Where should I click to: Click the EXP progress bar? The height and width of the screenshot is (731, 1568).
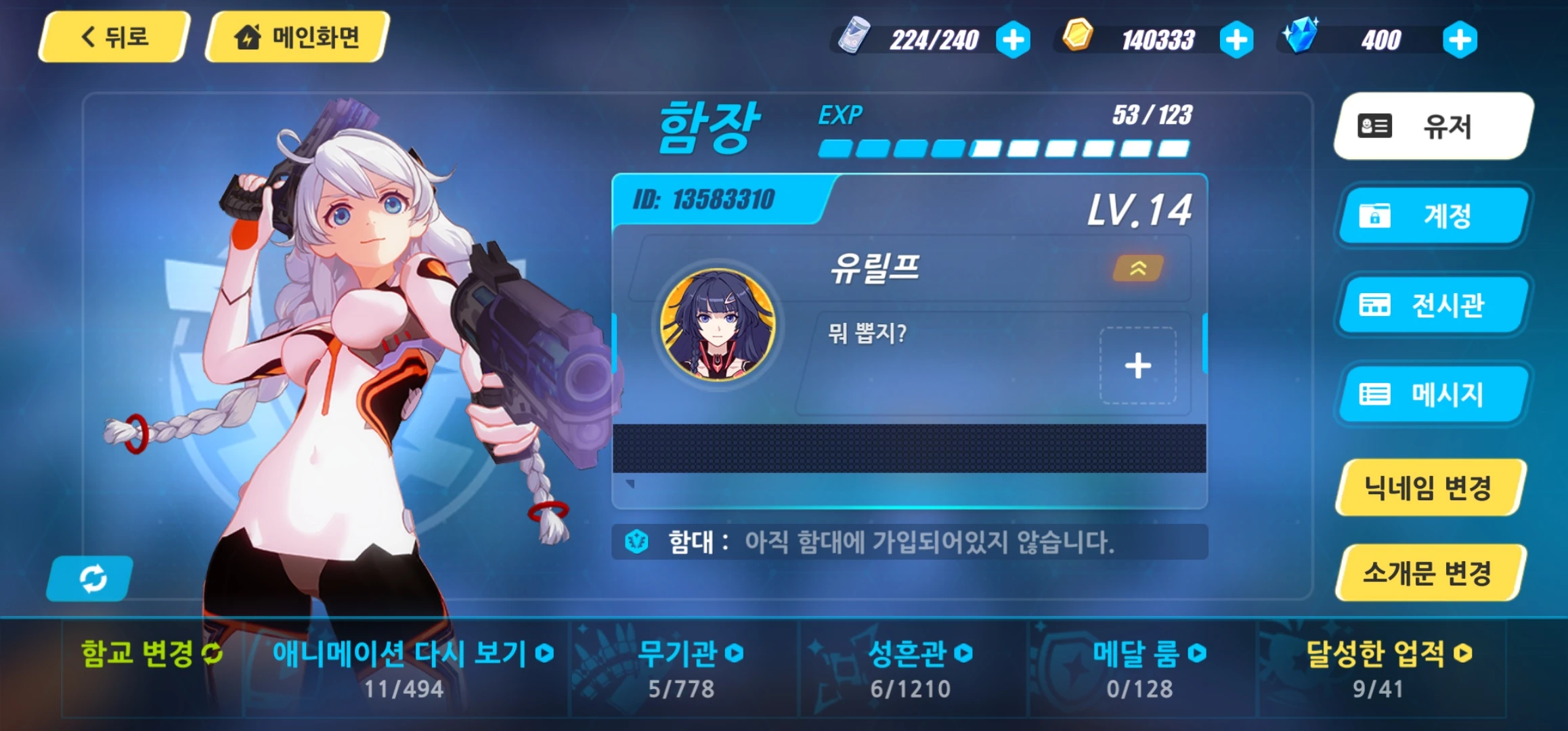(x=1002, y=148)
